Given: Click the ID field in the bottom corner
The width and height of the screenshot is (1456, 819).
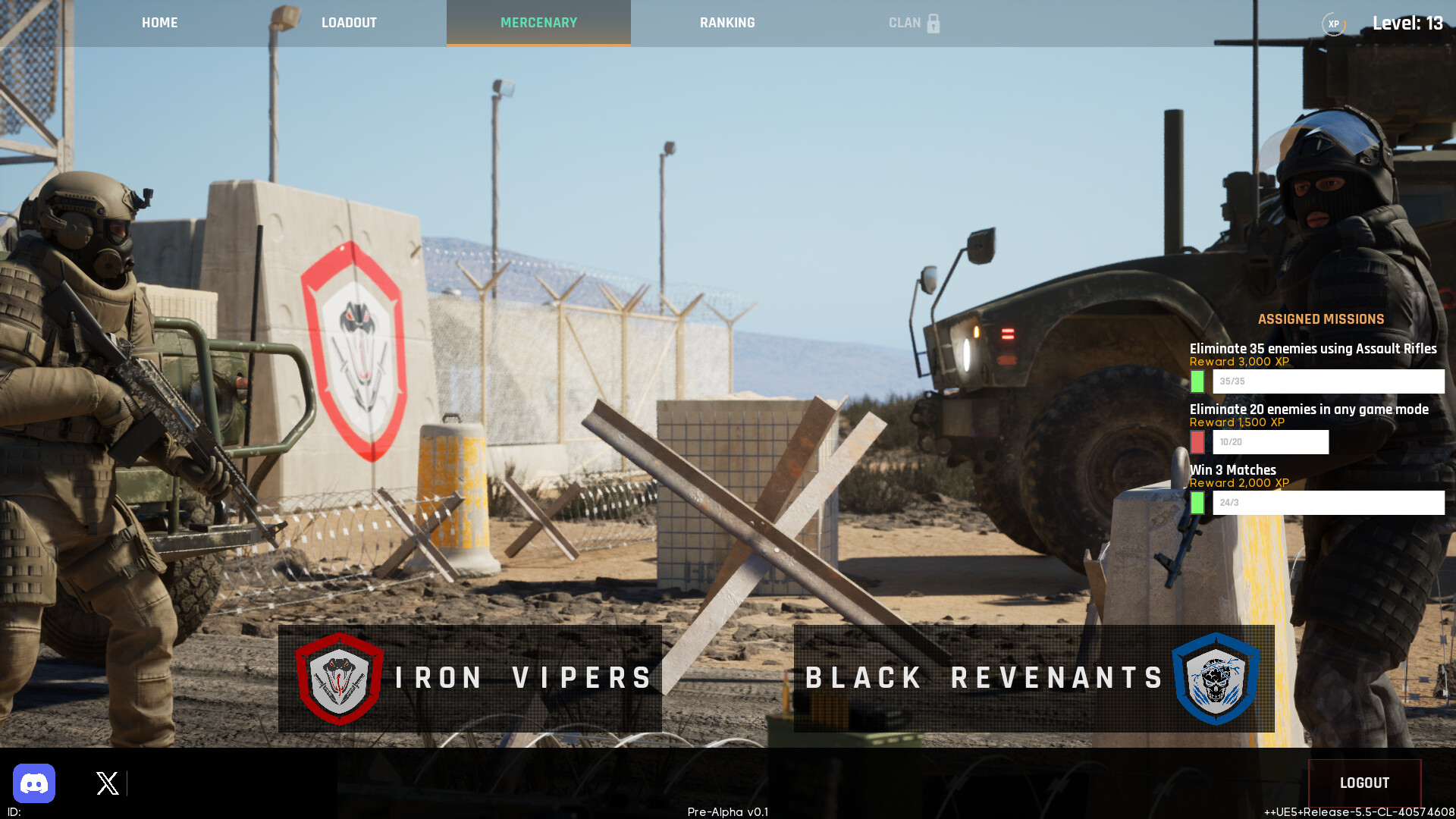Looking at the screenshot, I should coord(14,811).
